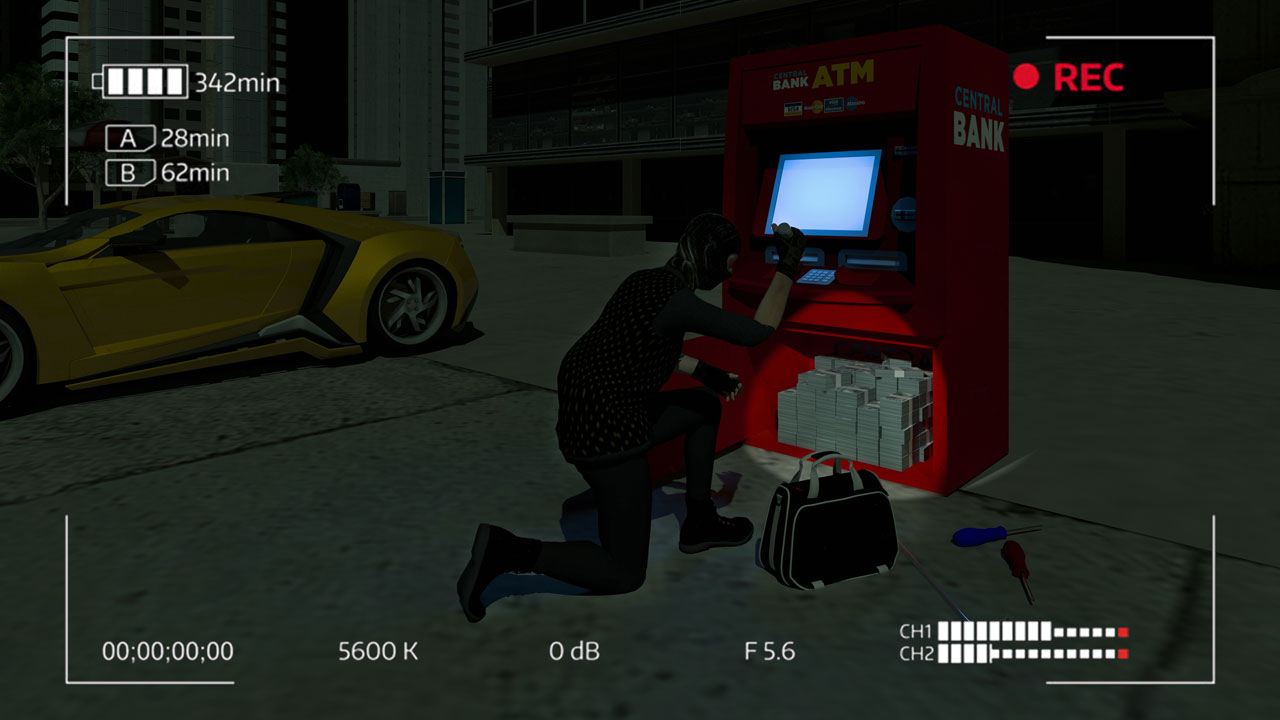Screen dimensions: 1280x720
Task: Open the 5600 K white balance setting
Action: coord(377,650)
